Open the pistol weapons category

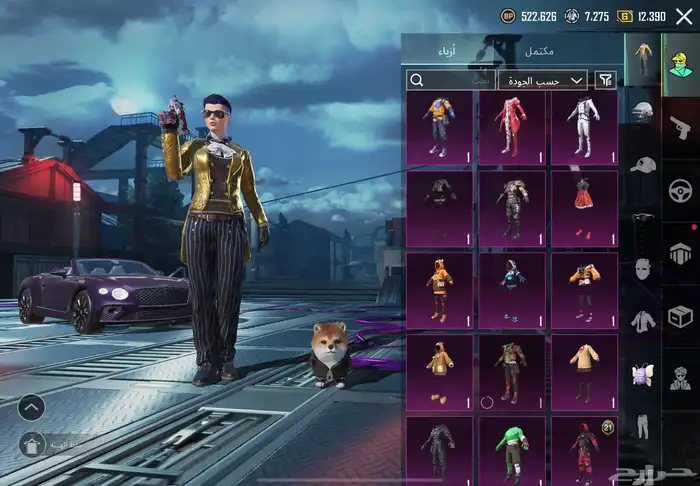tap(681, 127)
